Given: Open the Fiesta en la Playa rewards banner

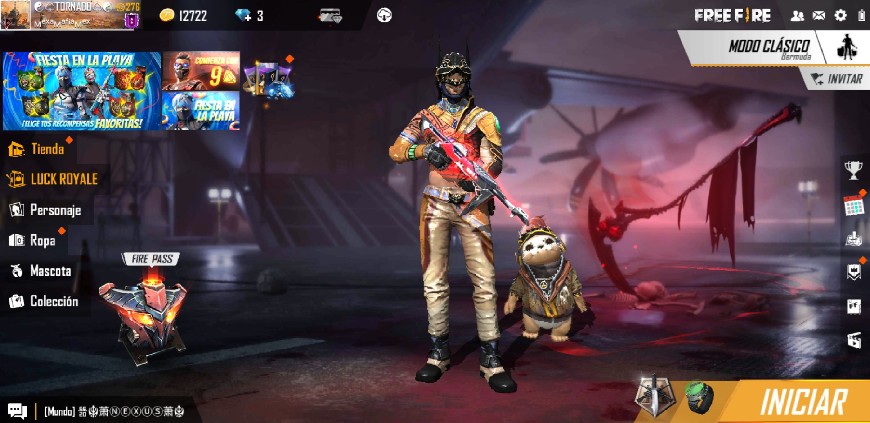Looking at the screenshot, I should click(x=81, y=91).
